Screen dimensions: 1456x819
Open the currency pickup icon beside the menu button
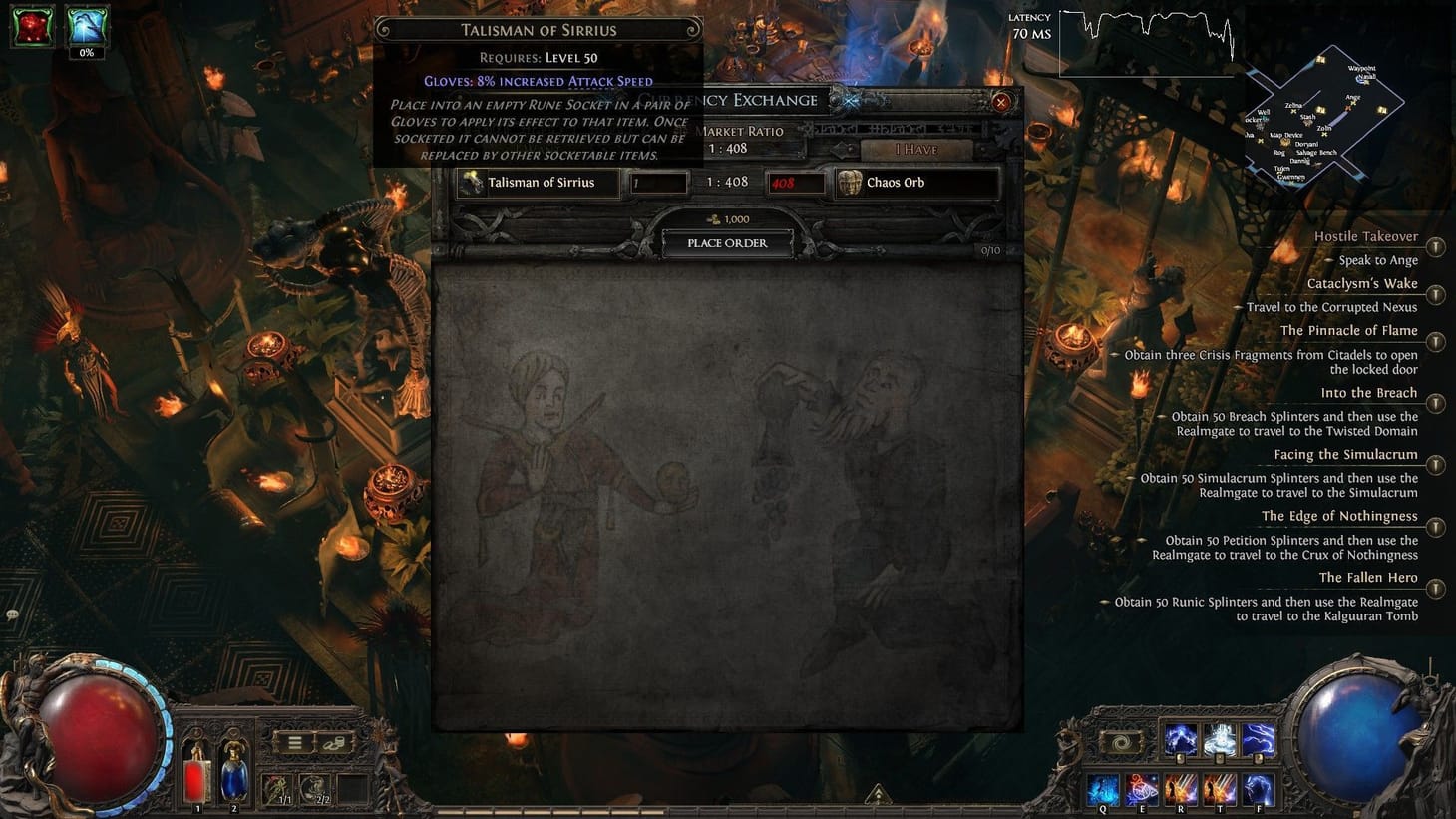334,744
